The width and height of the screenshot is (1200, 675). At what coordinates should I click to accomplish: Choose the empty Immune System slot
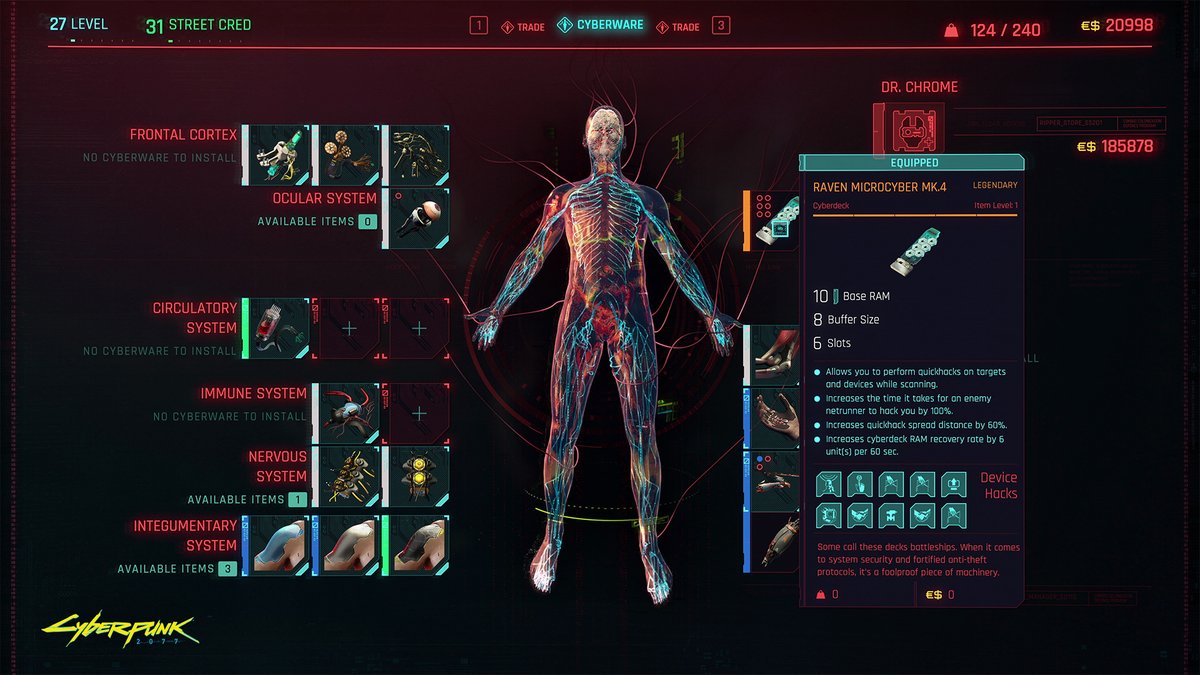(417, 413)
